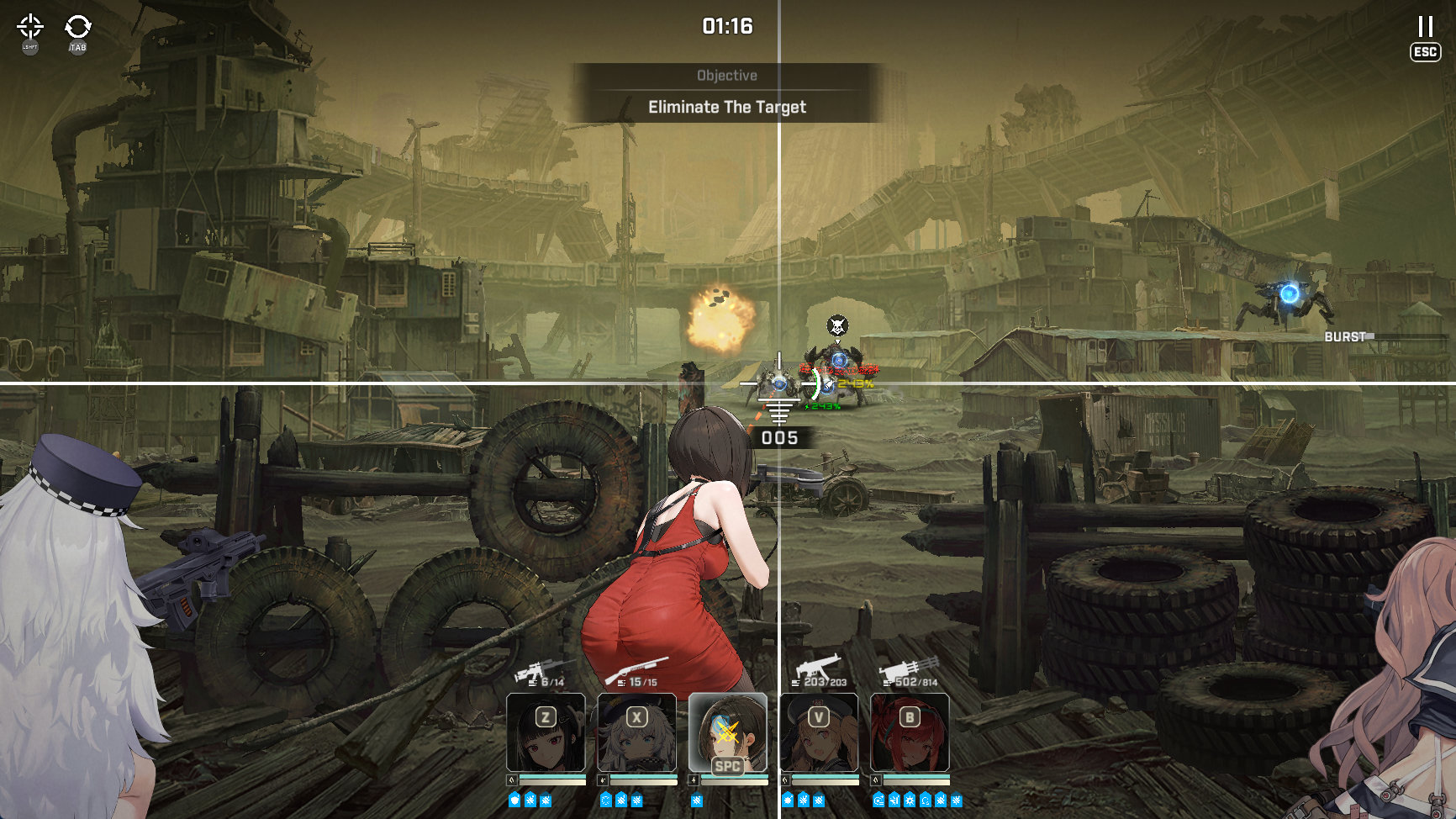Image resolution: width=1456 pixels, height=819 pixels.
Task: Switch to the black-haired sniper portrait
Action: coord(546,732)
